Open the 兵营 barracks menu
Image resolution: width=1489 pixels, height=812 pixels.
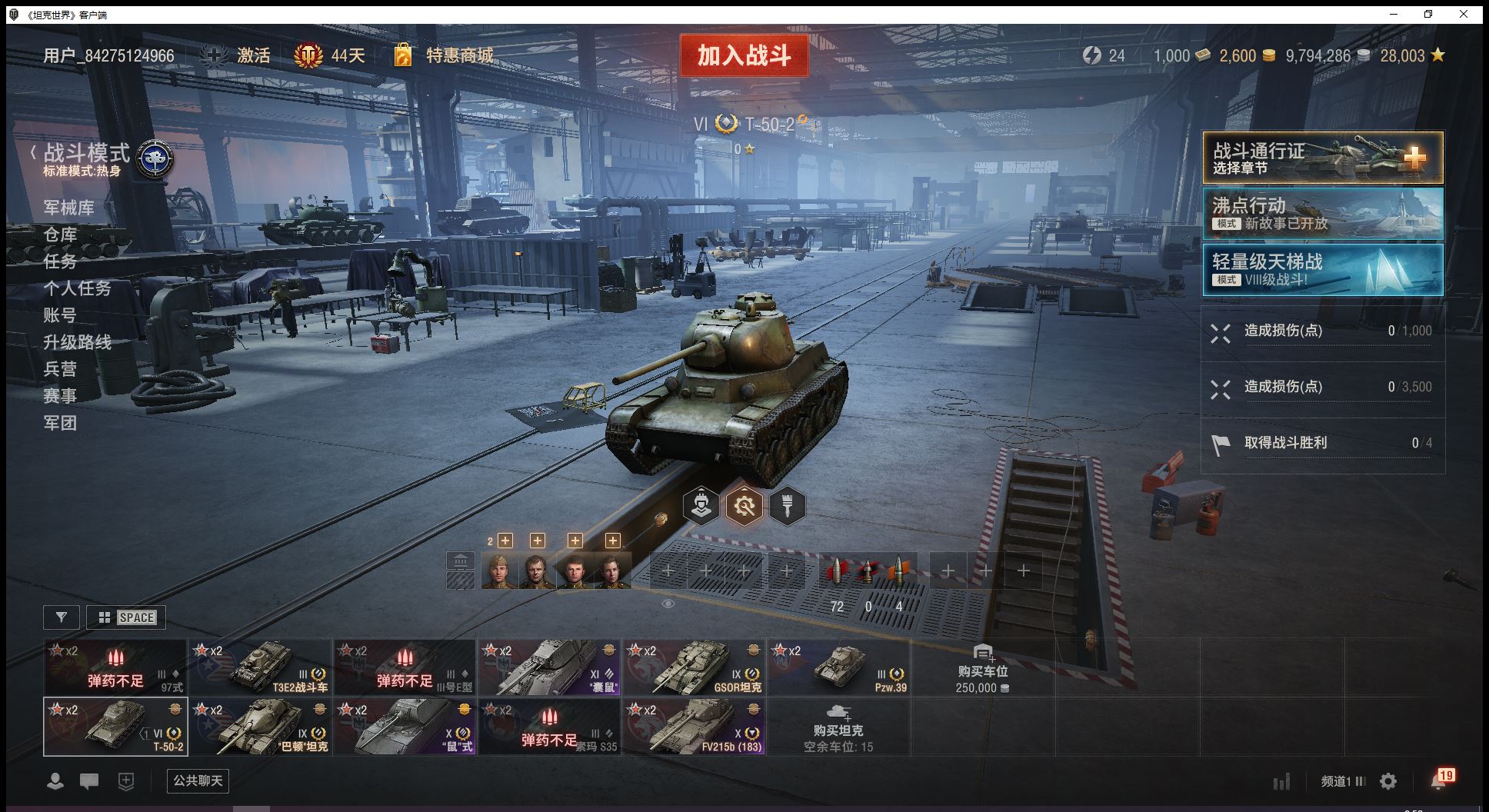[x=60, y=369]
